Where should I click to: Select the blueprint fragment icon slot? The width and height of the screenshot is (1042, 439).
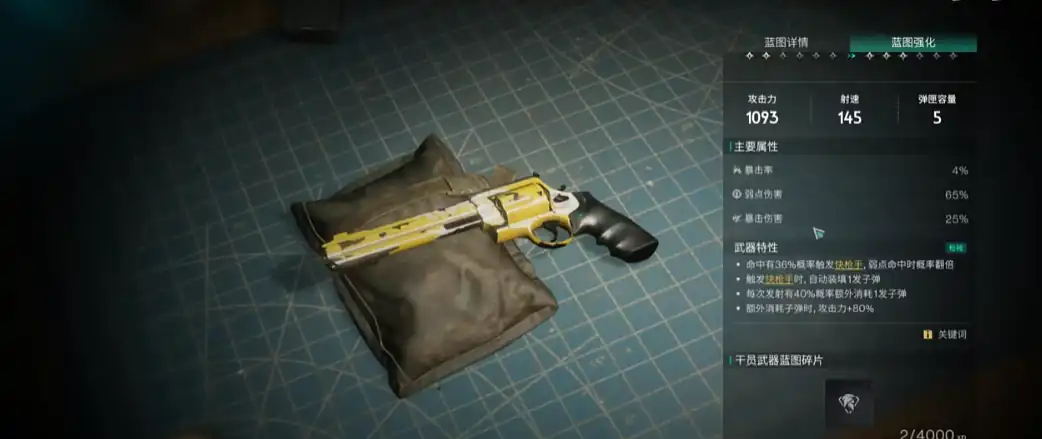(x=848, y=404)
